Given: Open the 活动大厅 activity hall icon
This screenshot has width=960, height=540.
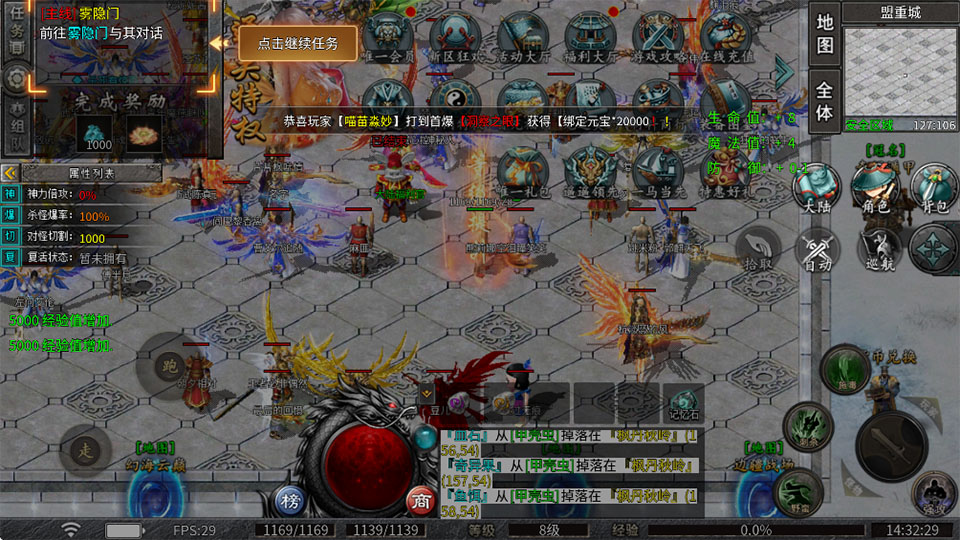Looking at the screenshot, I should click(521, 37).
